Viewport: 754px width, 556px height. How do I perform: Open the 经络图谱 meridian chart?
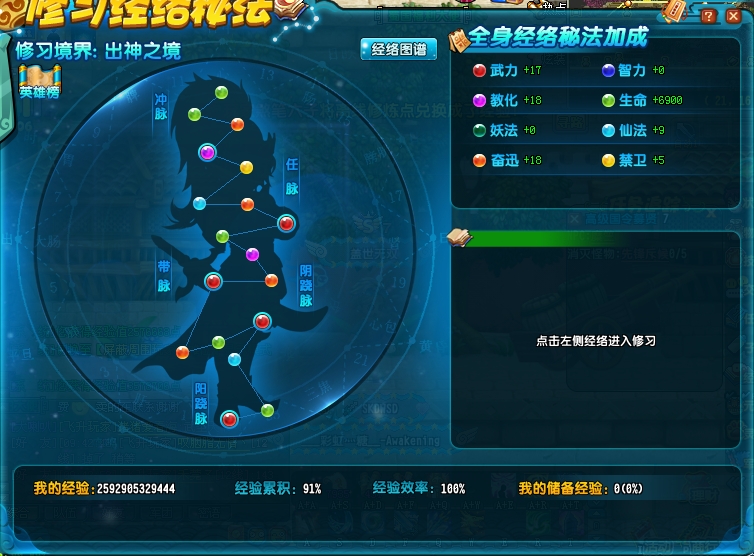[398, 50]
